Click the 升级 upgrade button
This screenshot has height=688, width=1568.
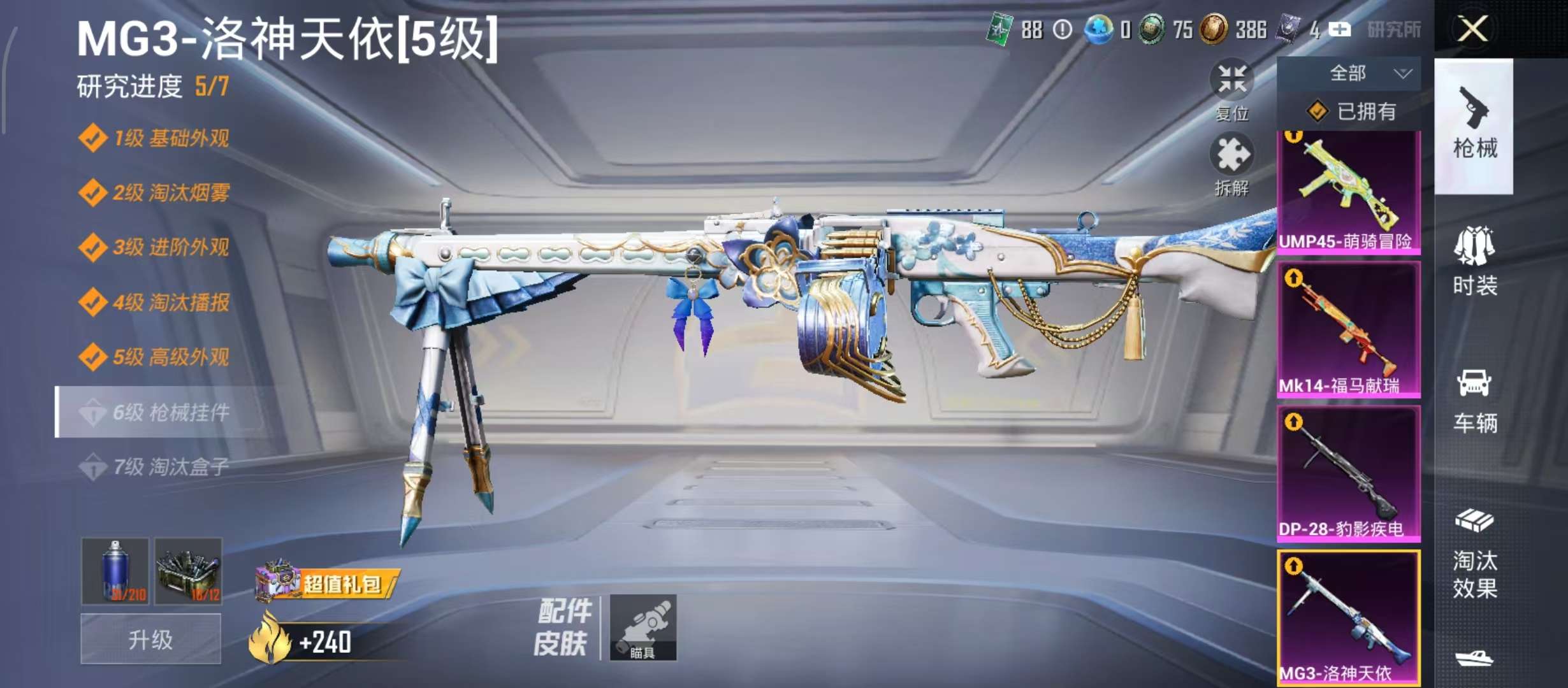click(150, 639)
